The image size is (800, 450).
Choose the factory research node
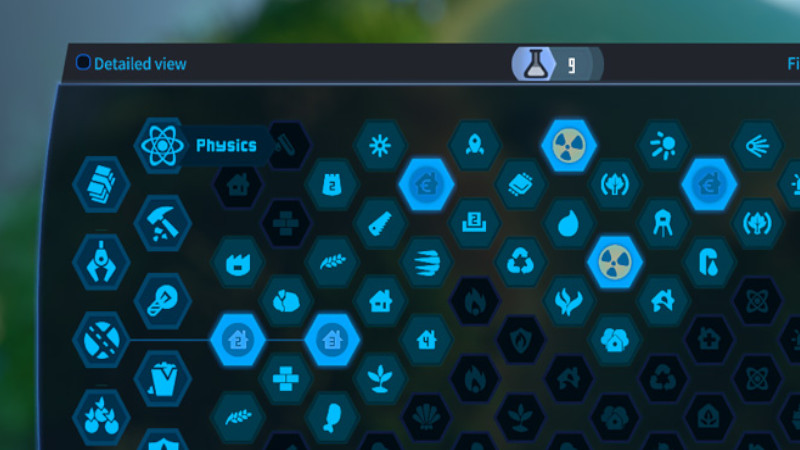[x=237, y=262]
